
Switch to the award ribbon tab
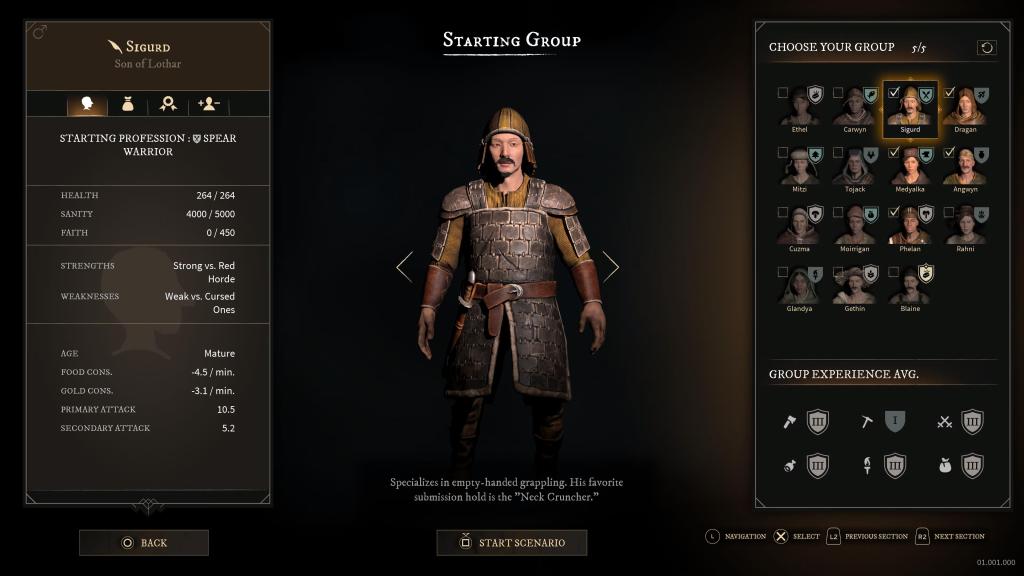(168, 104)
